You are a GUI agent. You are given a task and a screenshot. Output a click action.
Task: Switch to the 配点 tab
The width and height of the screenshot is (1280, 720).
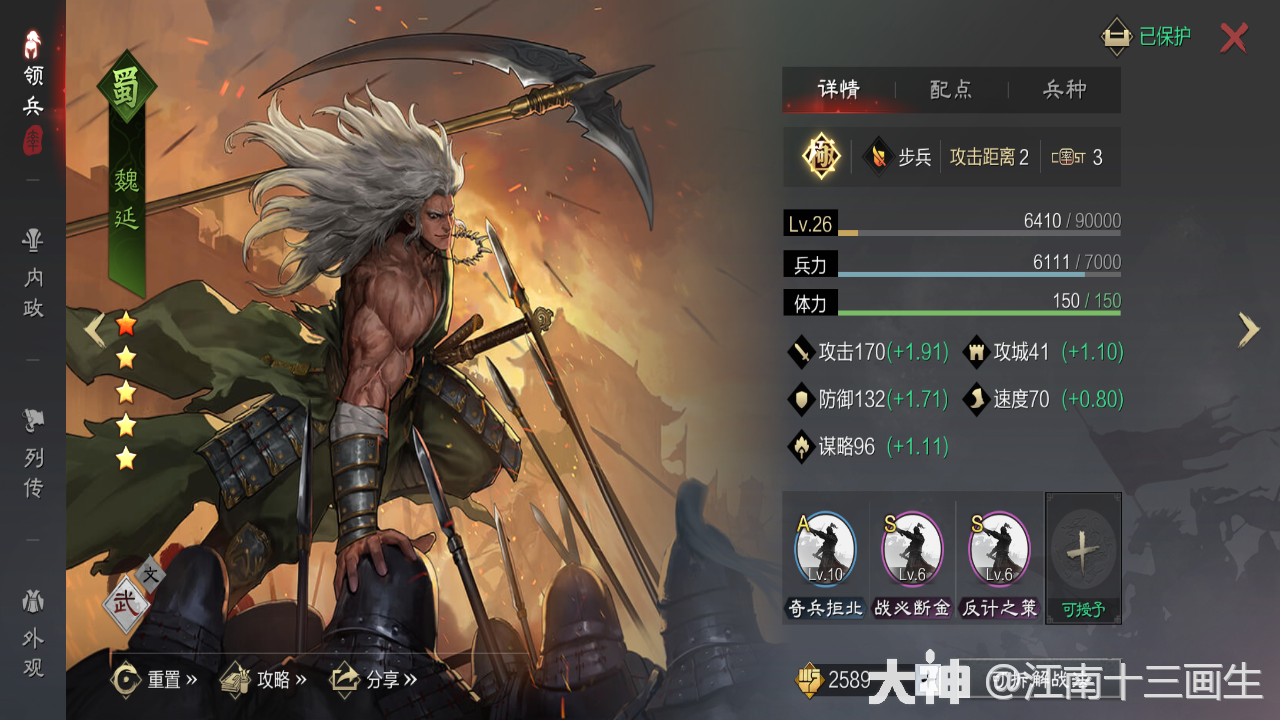[950, 90]
